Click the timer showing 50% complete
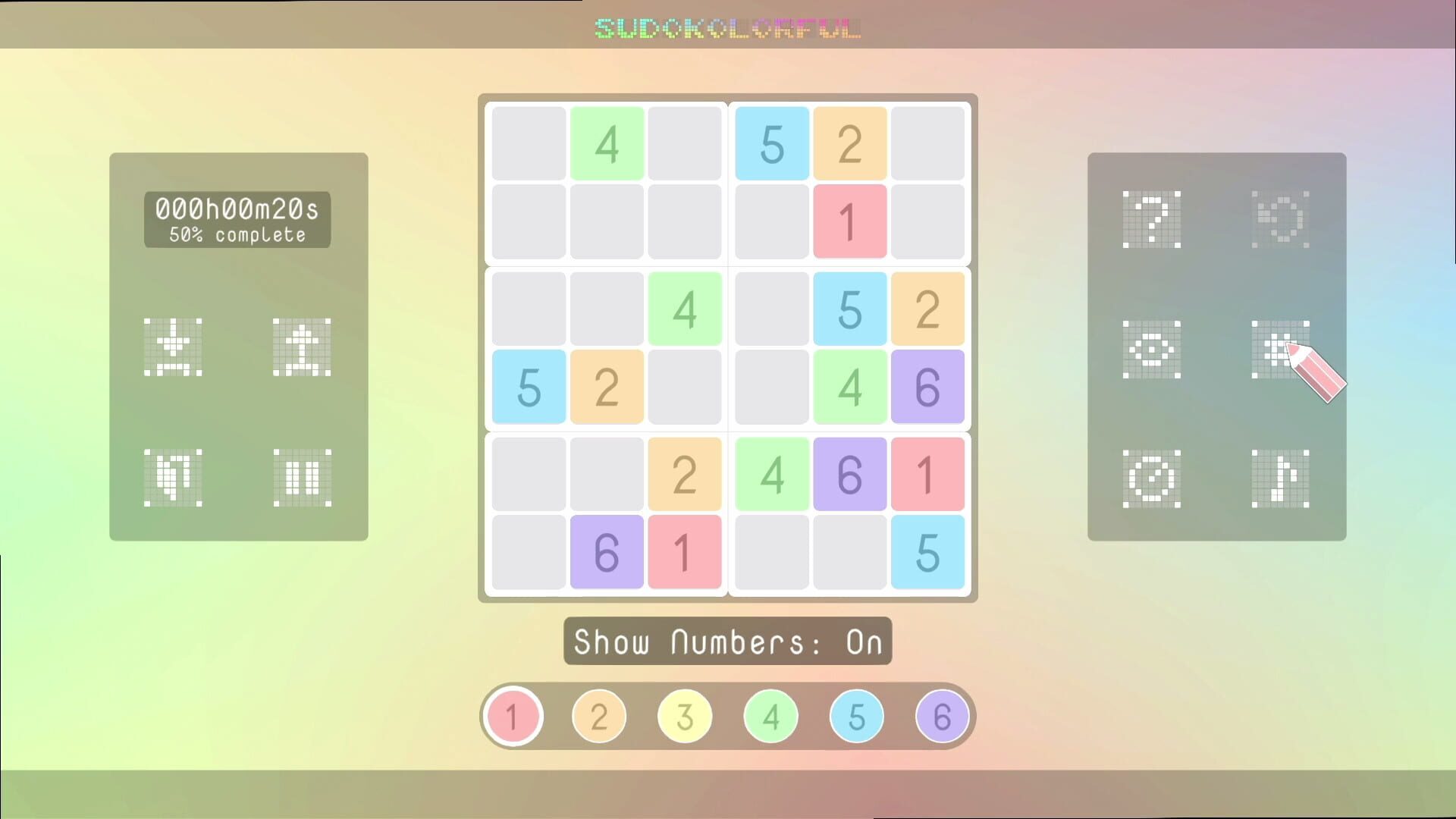This screenshot has width=1456, height=819. click(237, 221)
